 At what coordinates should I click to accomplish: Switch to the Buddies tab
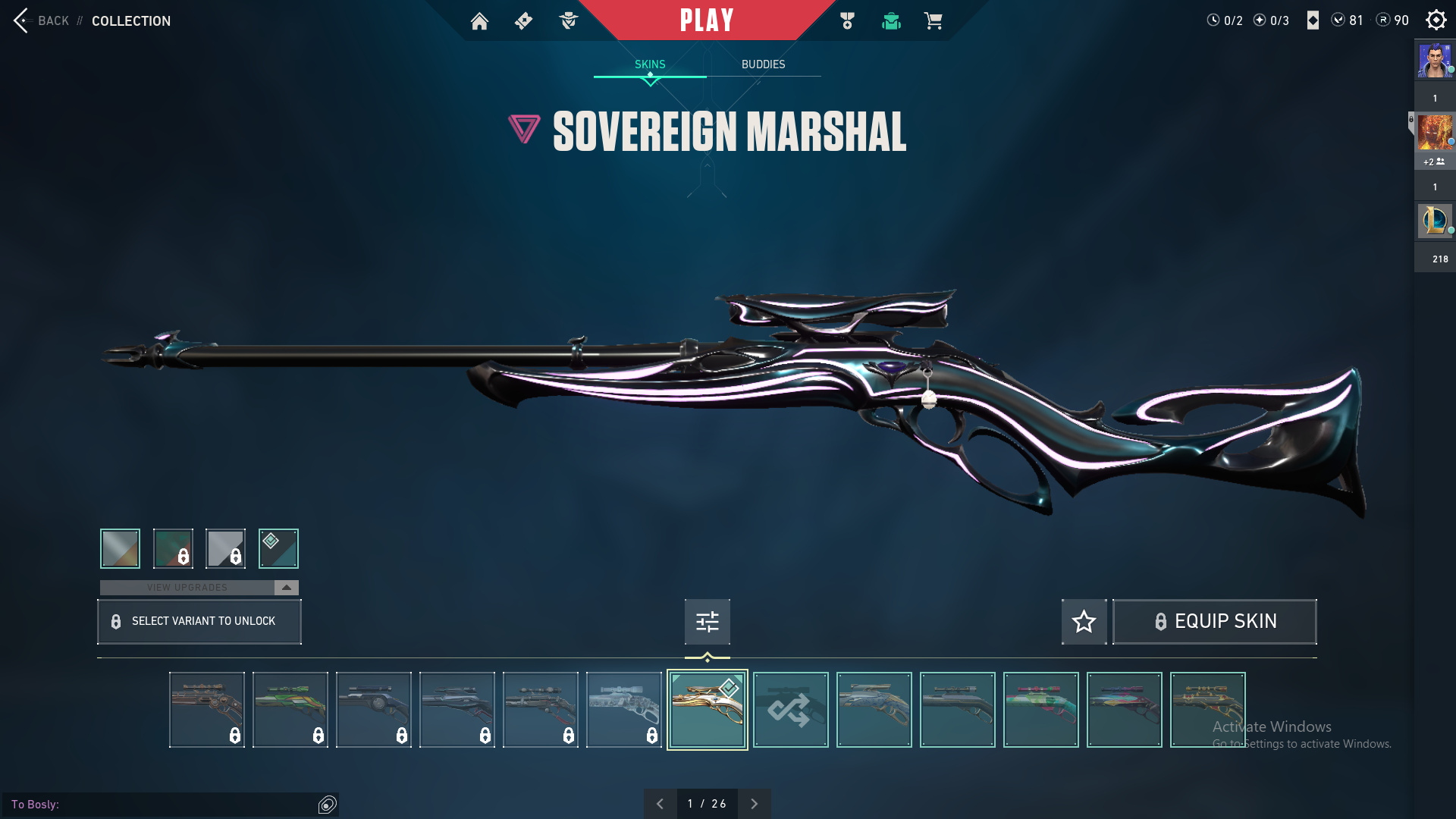click(x=763, y=64)
